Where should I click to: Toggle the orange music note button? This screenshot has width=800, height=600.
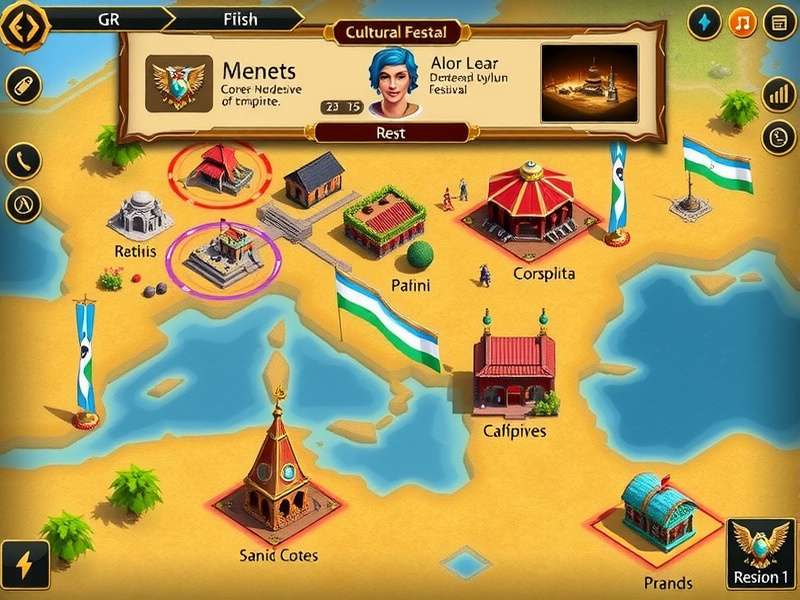point(742,22)
